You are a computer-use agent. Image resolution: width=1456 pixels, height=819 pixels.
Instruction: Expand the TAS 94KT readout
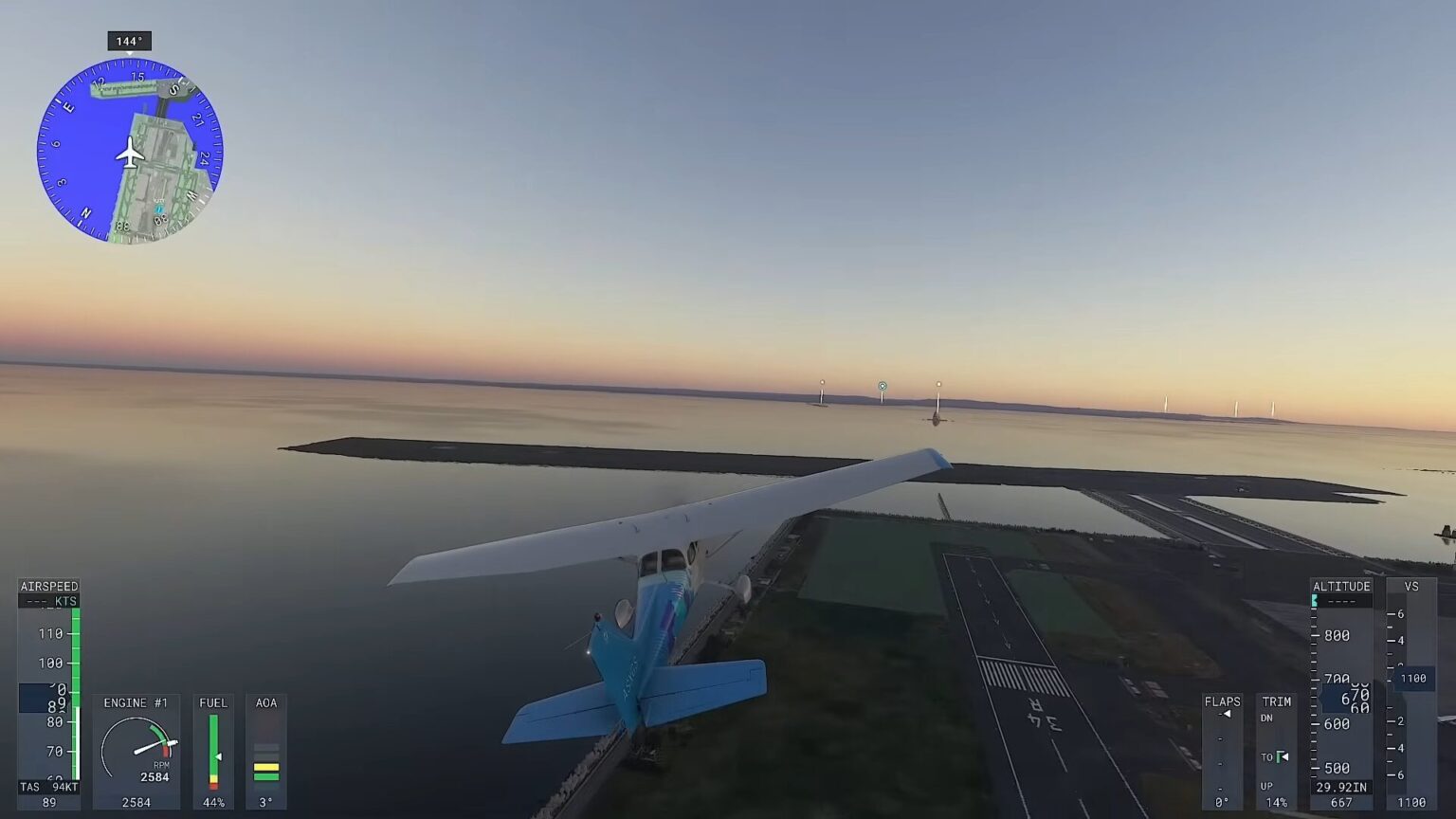47,786
